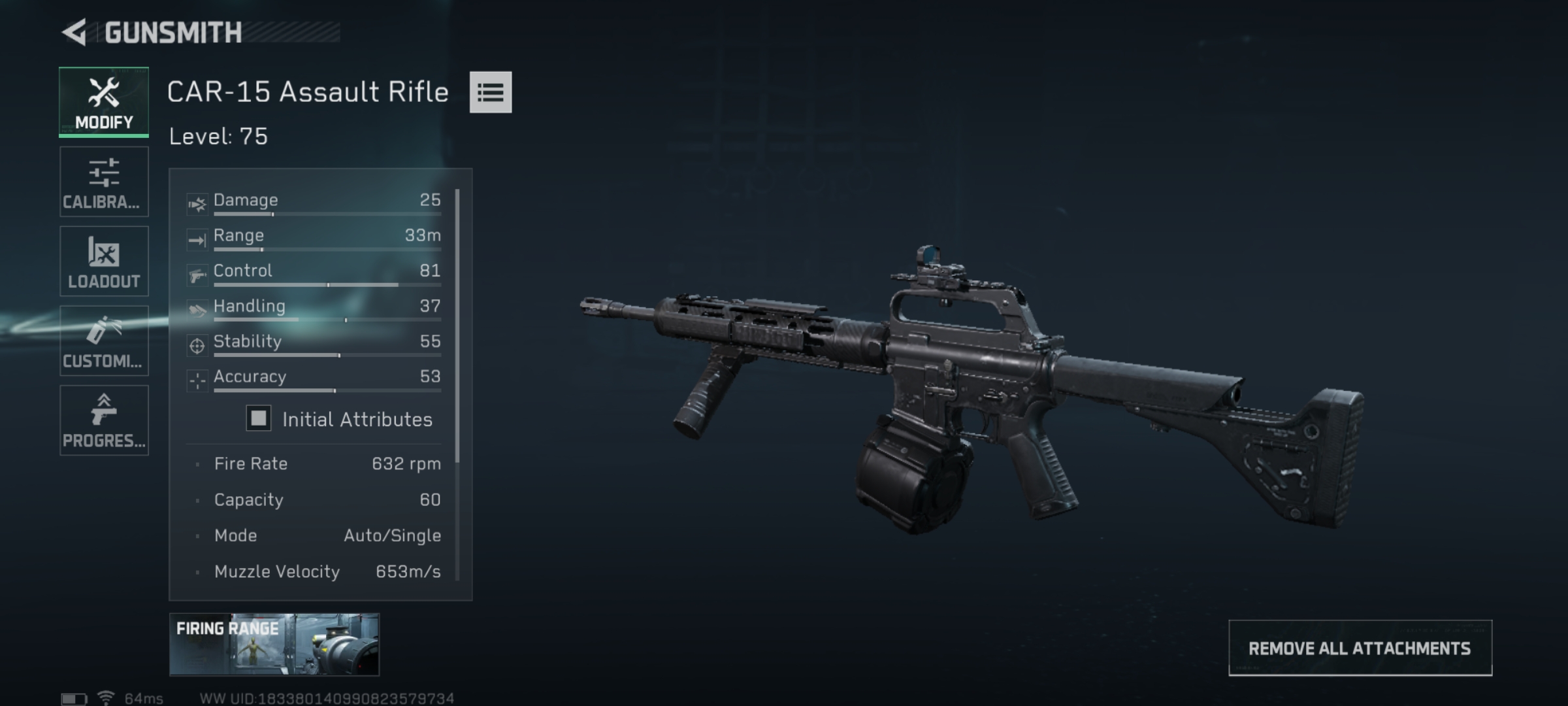This screenshot has height=706, width=1568.
Task: Select the Modify tab
Action: (x=104, y=102)
